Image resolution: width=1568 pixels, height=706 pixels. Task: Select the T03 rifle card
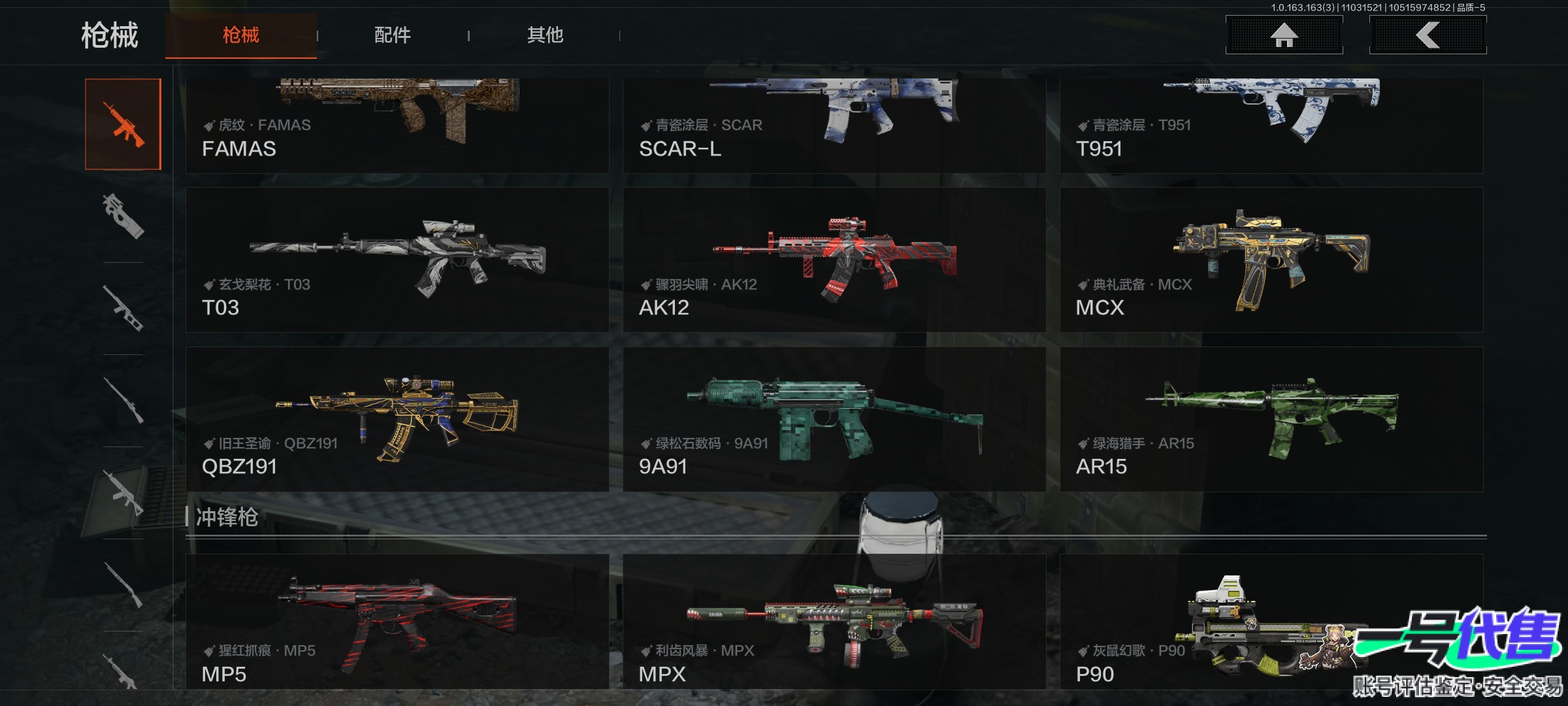tap(397, 260)
